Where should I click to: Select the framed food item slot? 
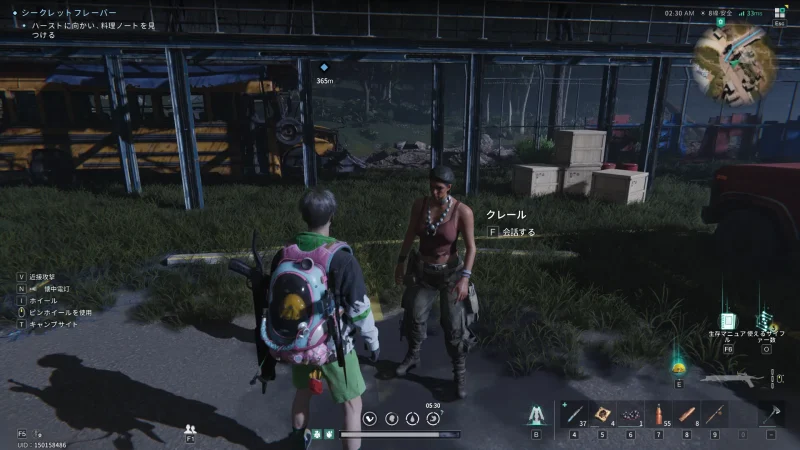[603, 414]
